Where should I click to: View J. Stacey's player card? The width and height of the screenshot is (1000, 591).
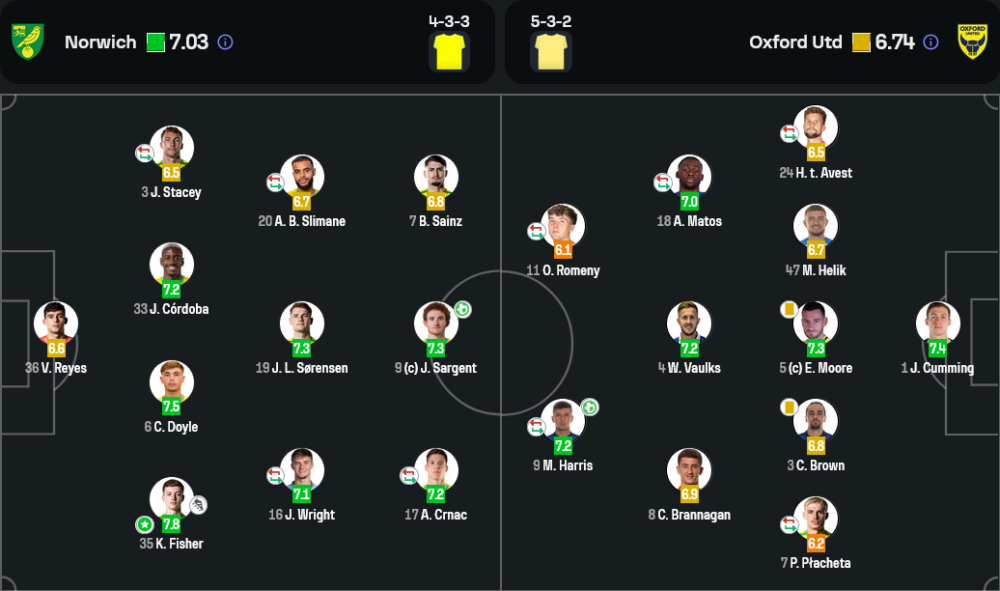coord(172,148)
